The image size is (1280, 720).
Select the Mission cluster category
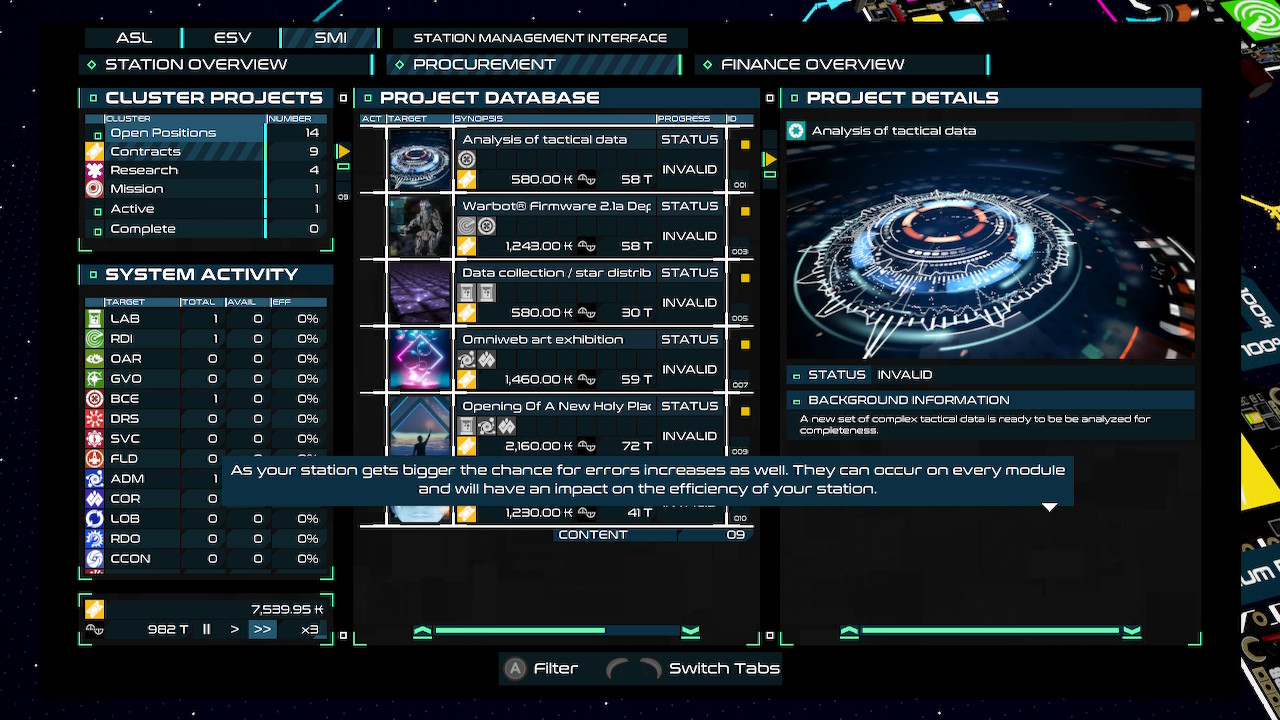coord(137,189)
